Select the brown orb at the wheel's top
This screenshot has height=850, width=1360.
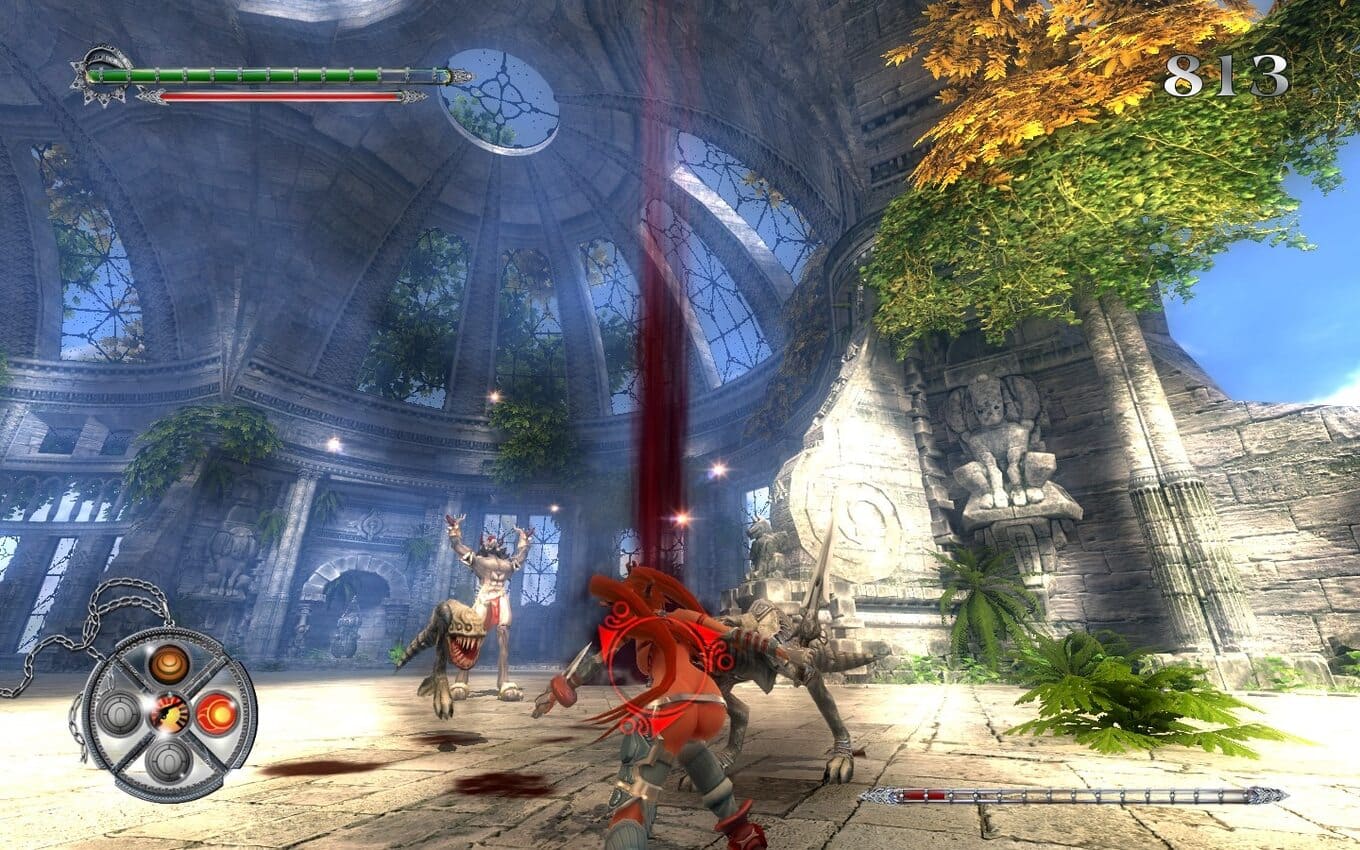168,664
